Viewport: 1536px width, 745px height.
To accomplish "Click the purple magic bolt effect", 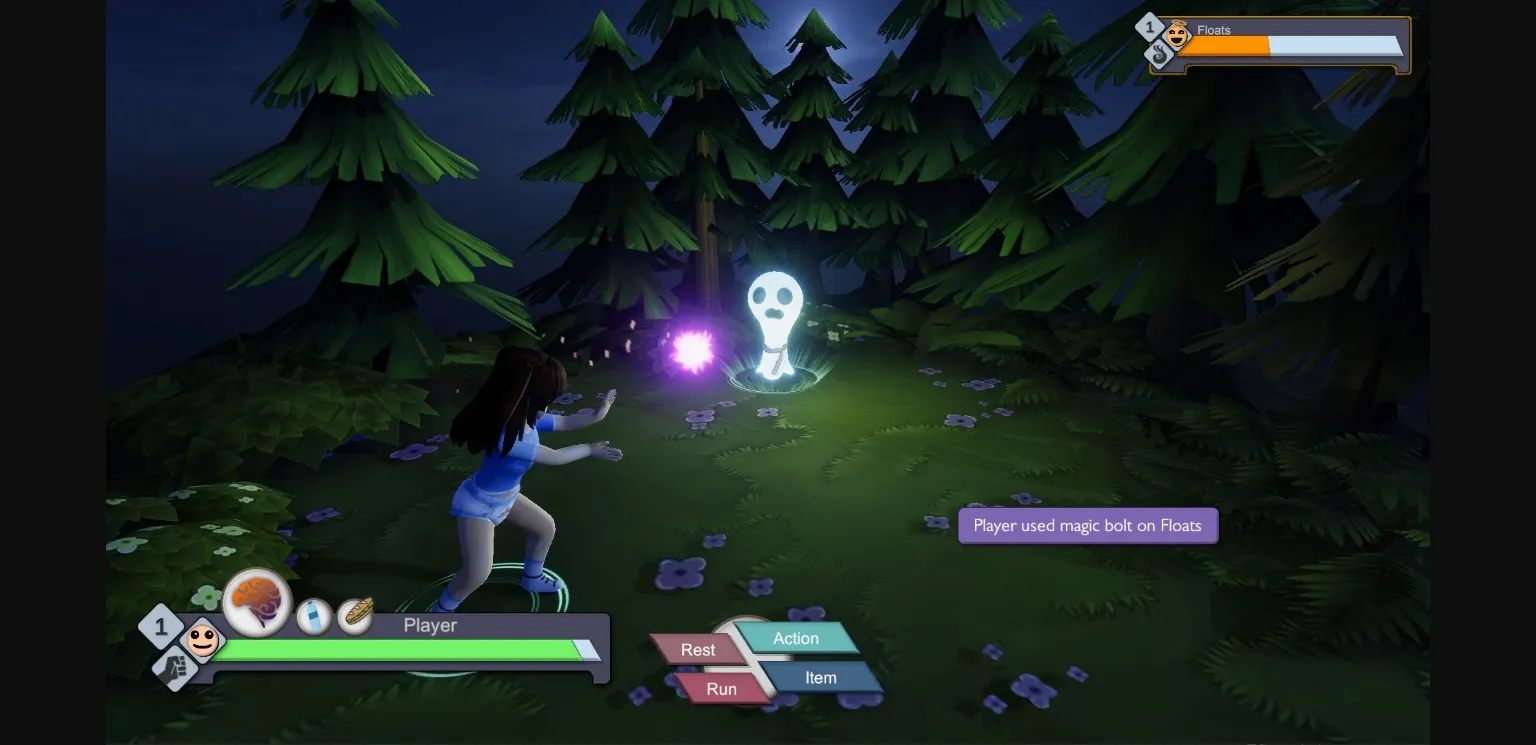I will [693, 346].
